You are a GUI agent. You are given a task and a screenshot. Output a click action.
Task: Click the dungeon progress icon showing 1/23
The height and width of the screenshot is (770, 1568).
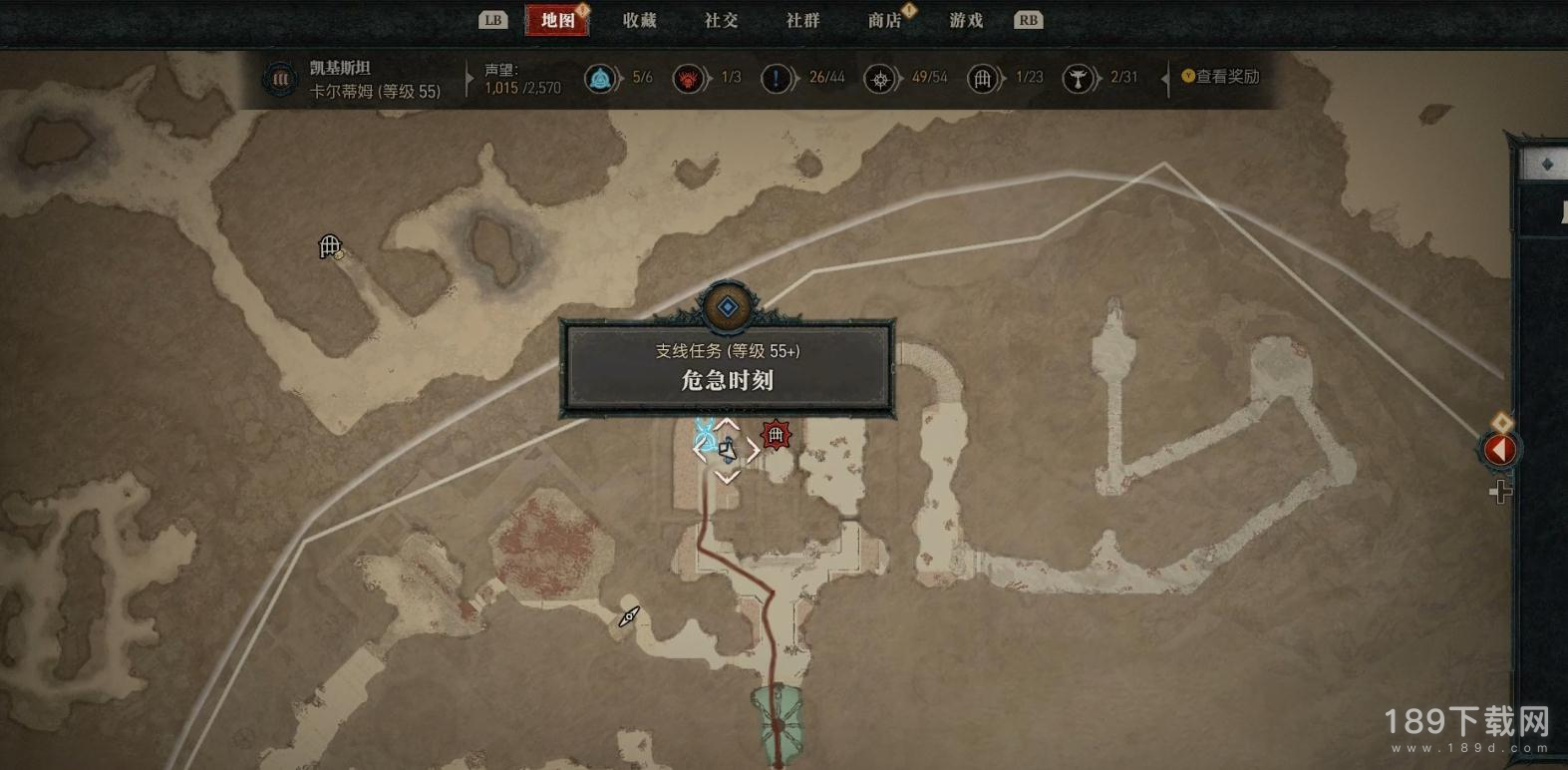click(x=982, y=78)
